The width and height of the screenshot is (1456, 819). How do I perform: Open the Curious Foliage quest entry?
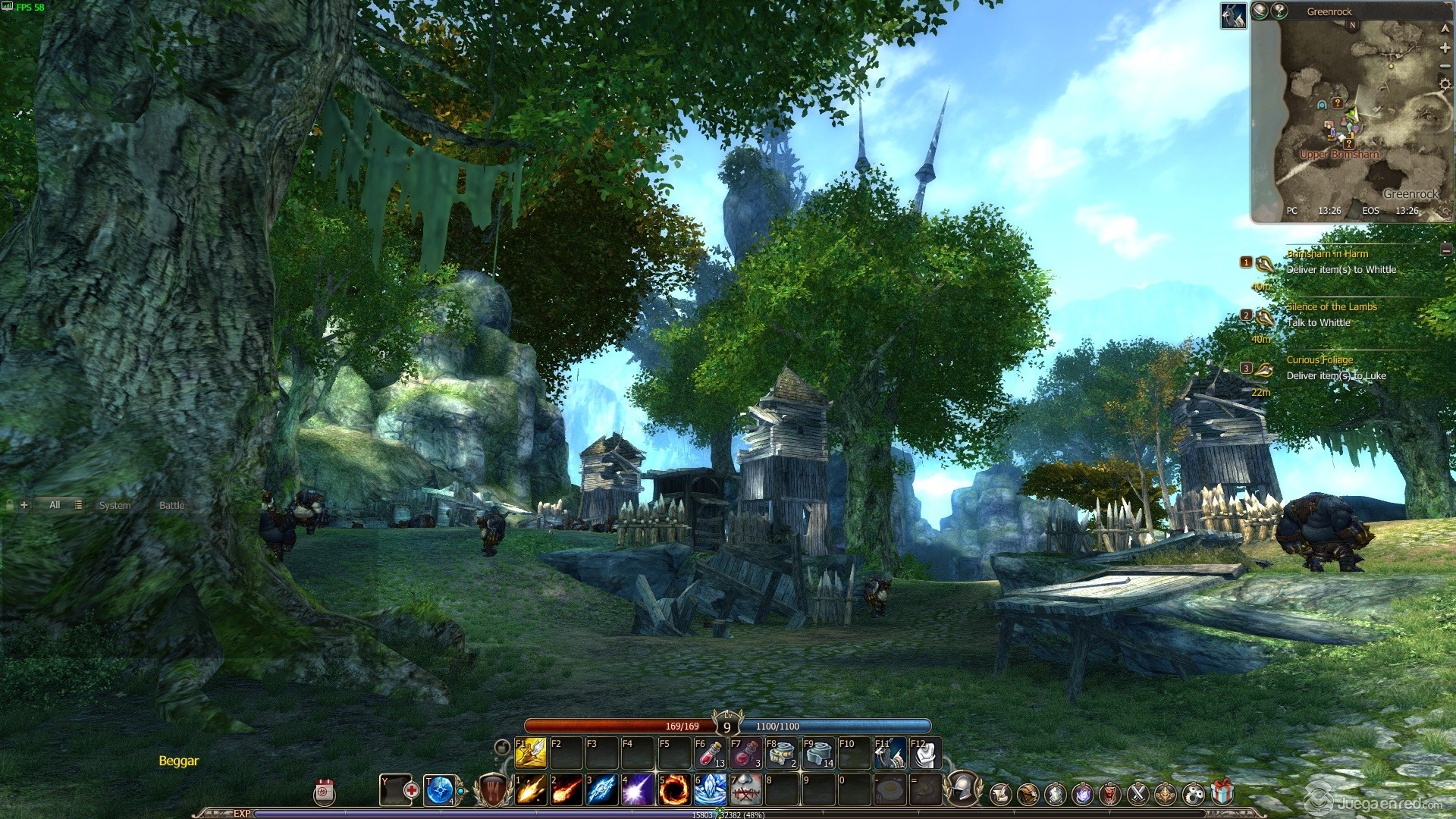(1319, 360)
